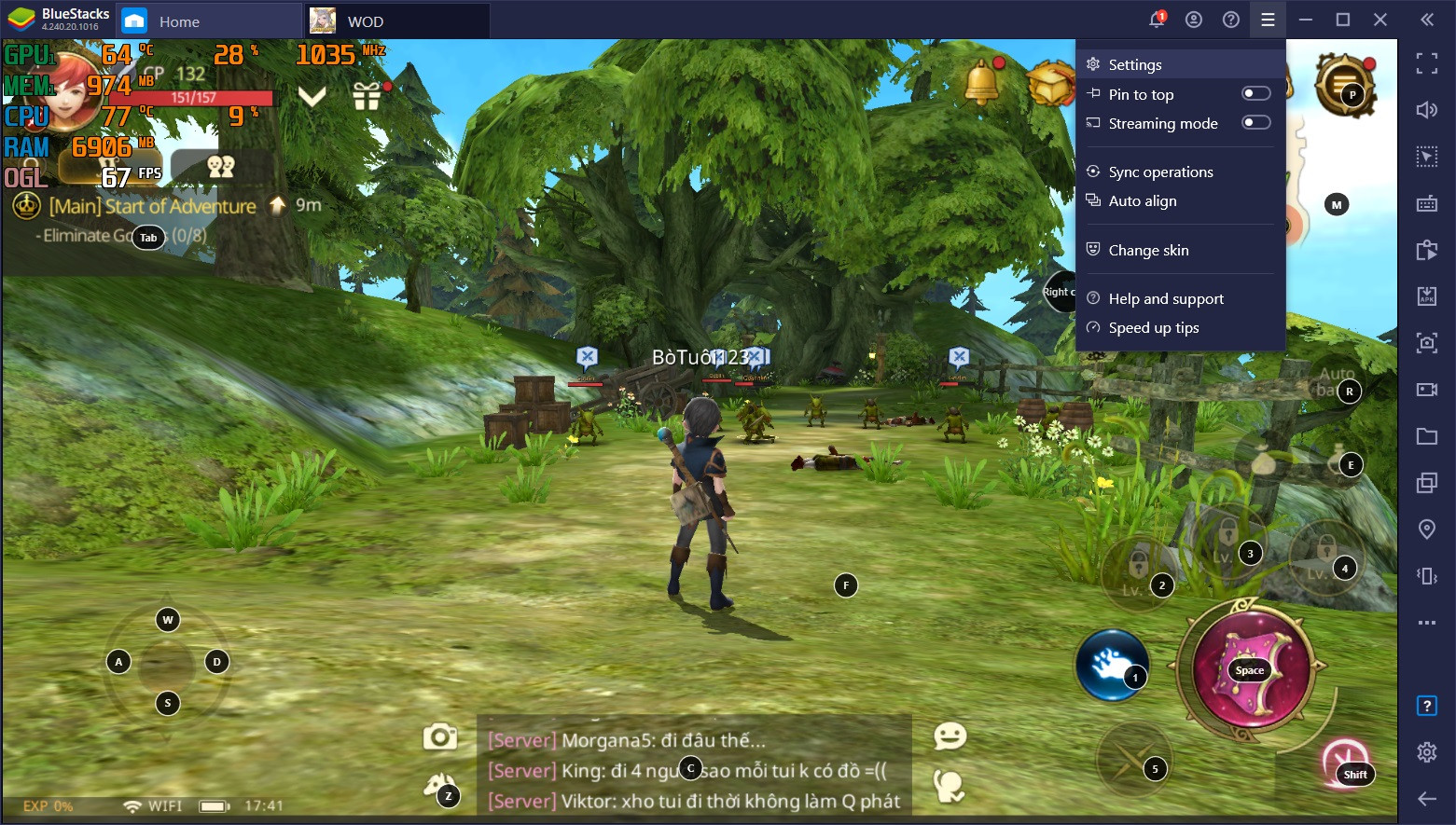
Task: Choose Auto align in the dropdown menu
Action: (x=1142, y=200)
